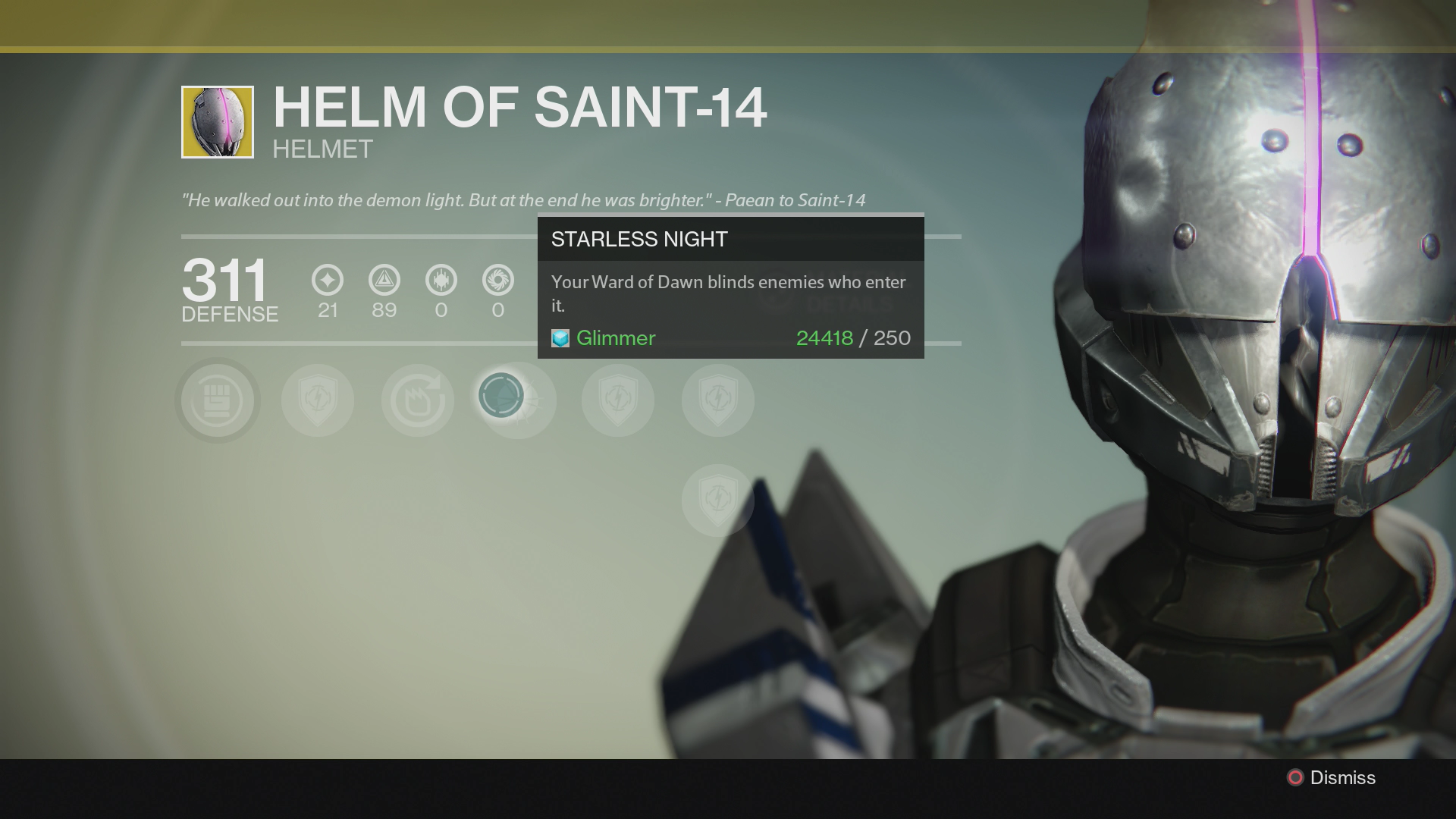Click the first shield defense upgrade node
This screenshot has height=819, width=1456.
coord(317,400)
